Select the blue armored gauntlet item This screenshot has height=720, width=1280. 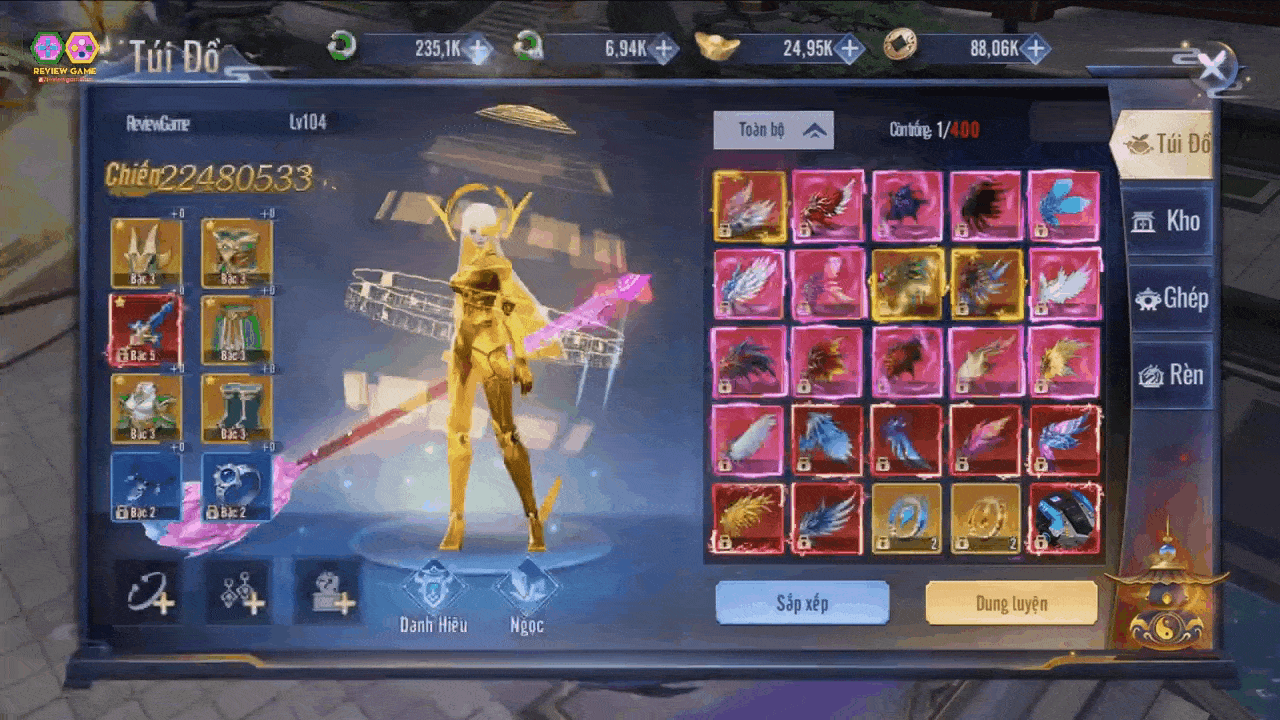coord(1065,518)
